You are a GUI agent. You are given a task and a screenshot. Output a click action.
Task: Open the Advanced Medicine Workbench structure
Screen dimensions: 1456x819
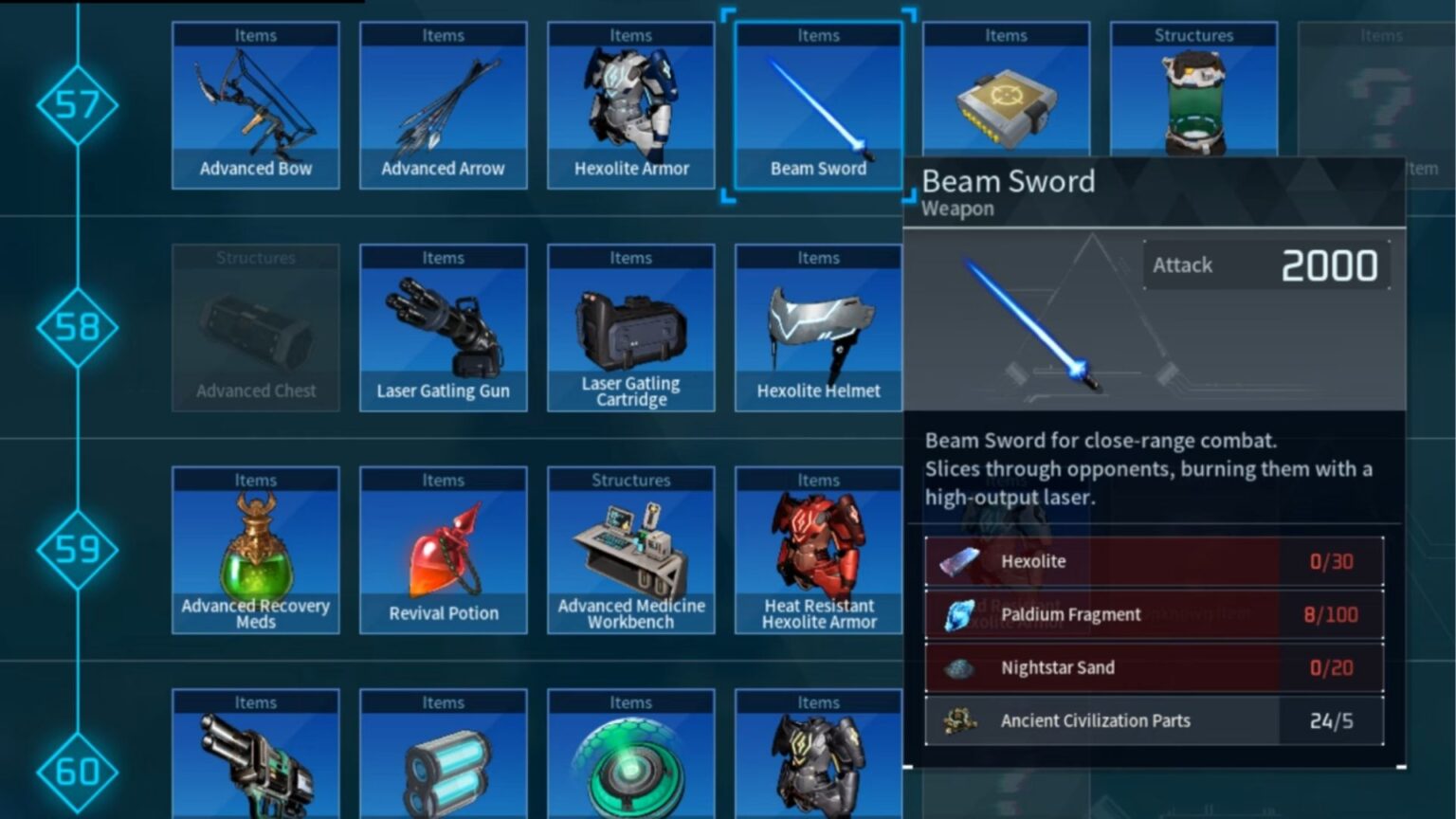[x=629, y=550]
